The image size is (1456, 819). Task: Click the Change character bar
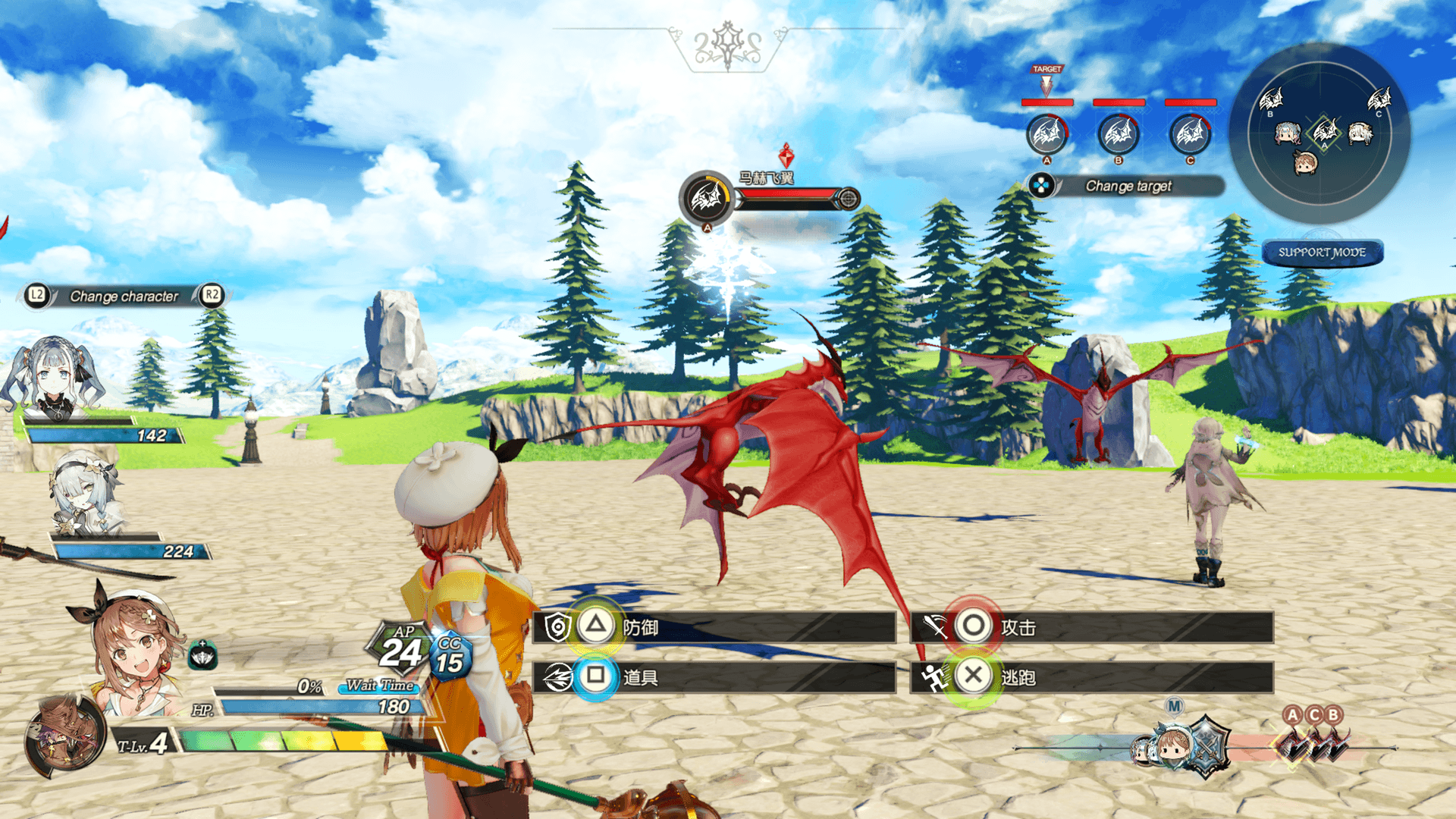click(124, 296)
